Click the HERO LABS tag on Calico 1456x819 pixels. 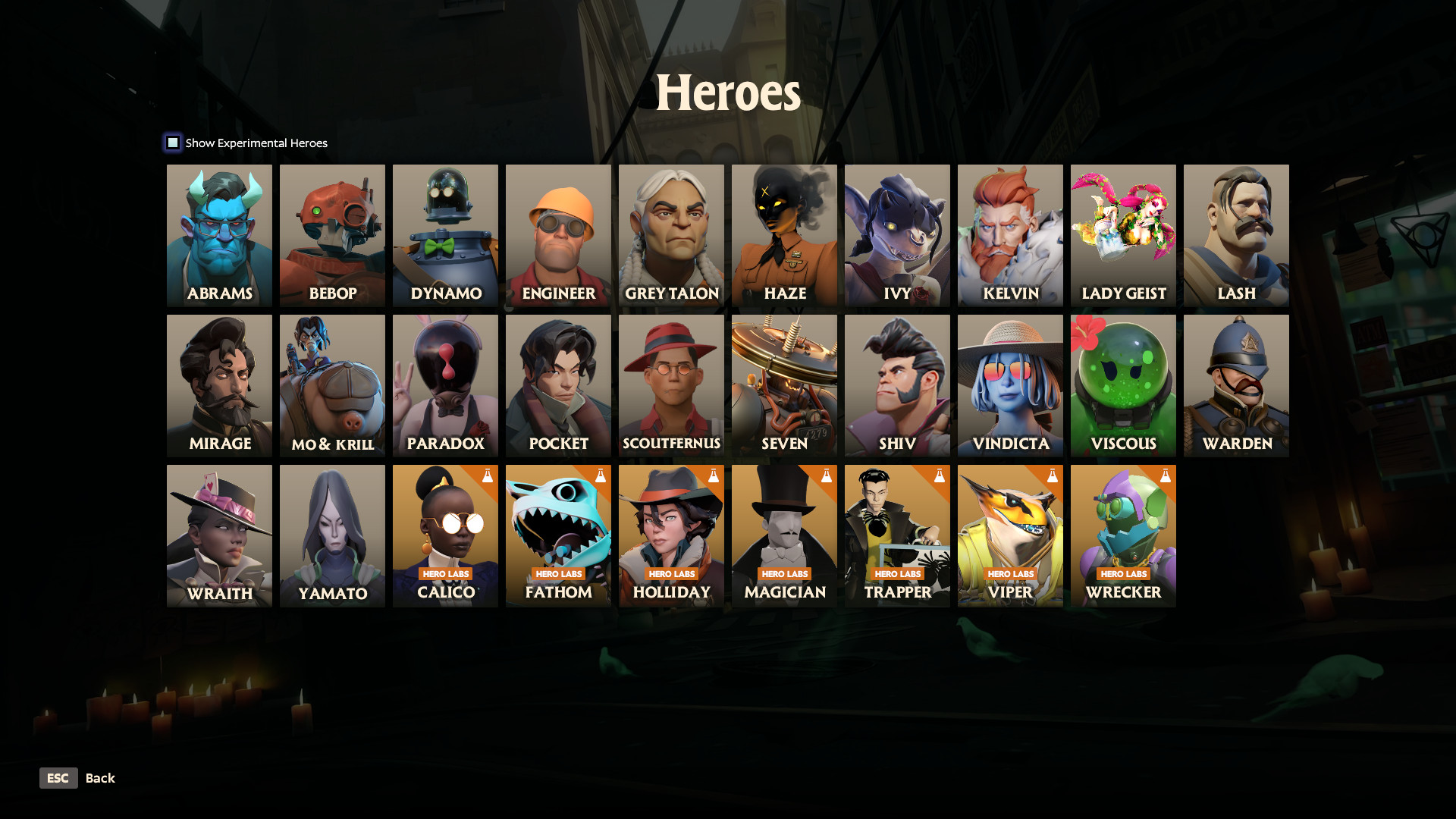[x=445, y=574]
